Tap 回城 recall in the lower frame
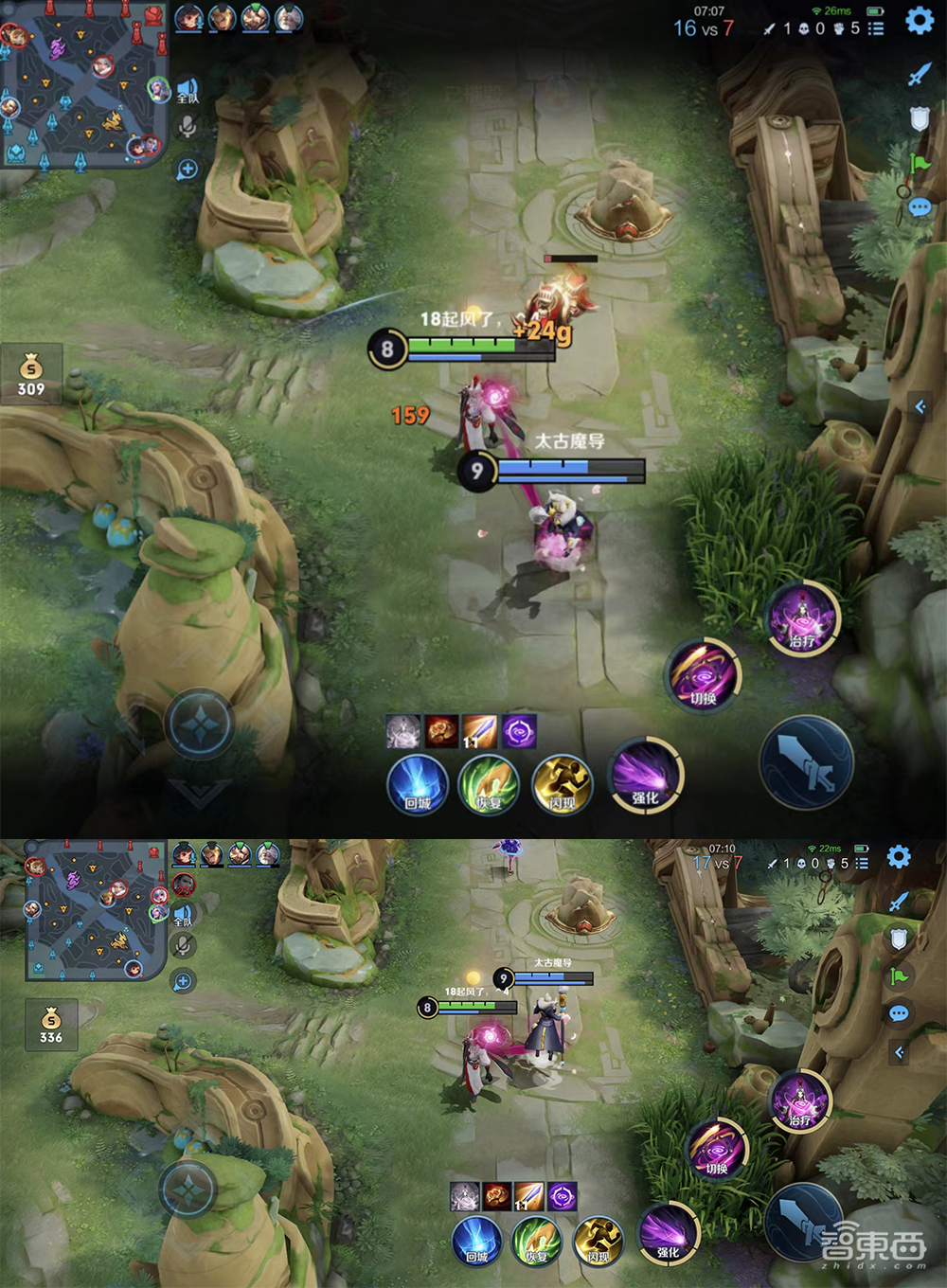This screenshot has height=1288, width=947. pos(476,1240)
